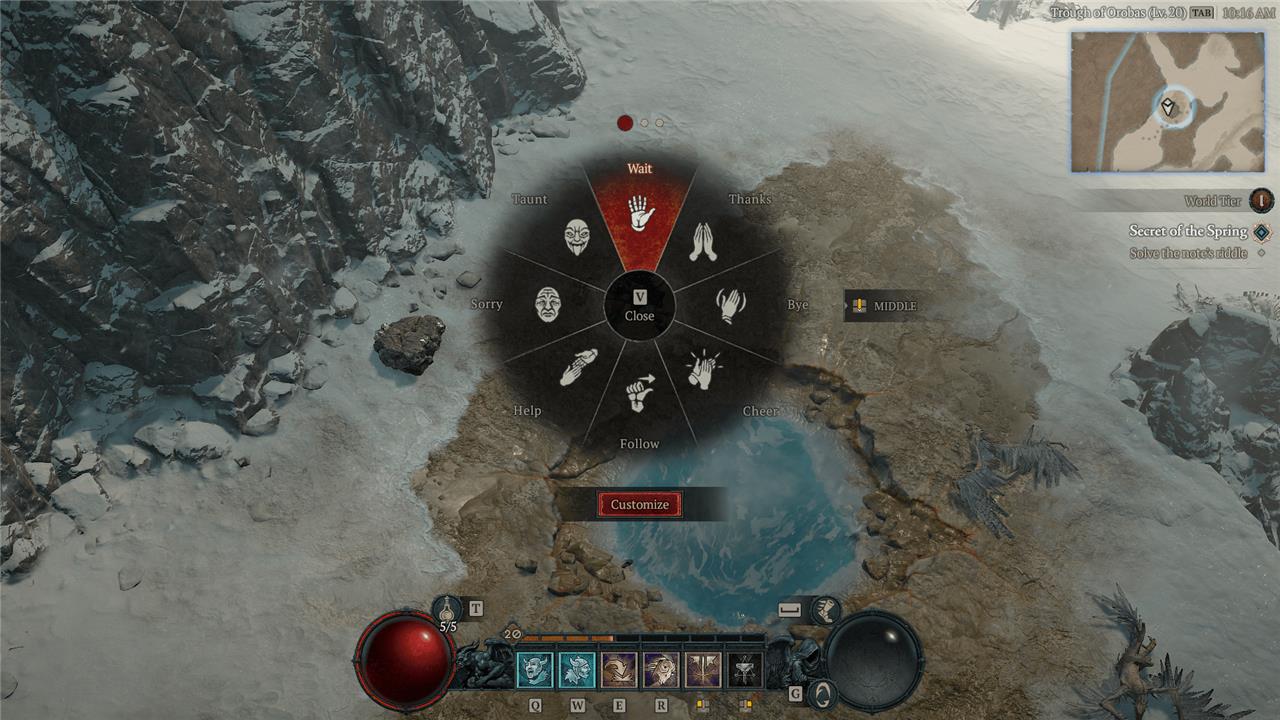
Task: Choose the Wait emote on the wheel
Action: pyautogui.click(x=640, y=214)
